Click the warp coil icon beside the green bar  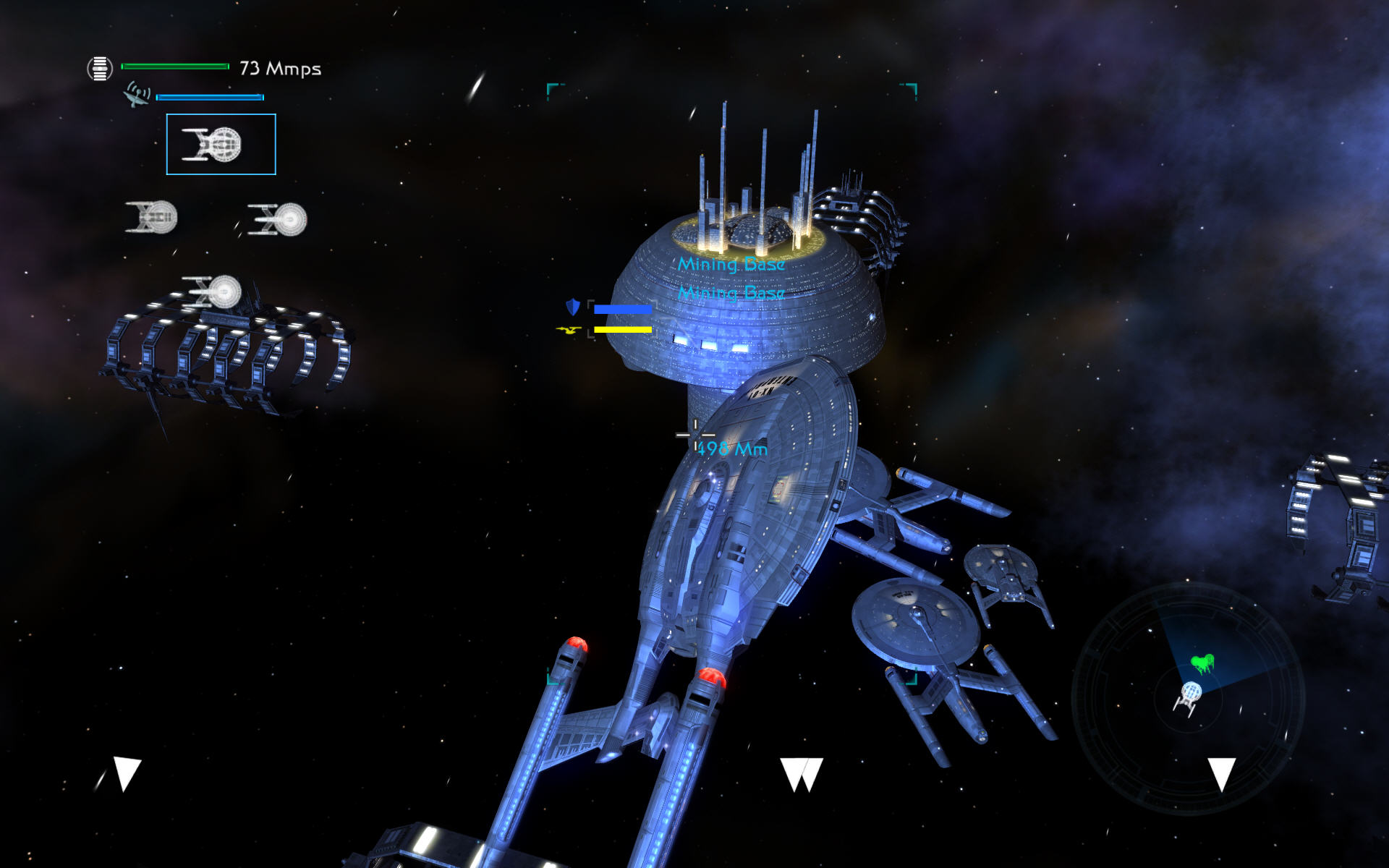point(100,69)
